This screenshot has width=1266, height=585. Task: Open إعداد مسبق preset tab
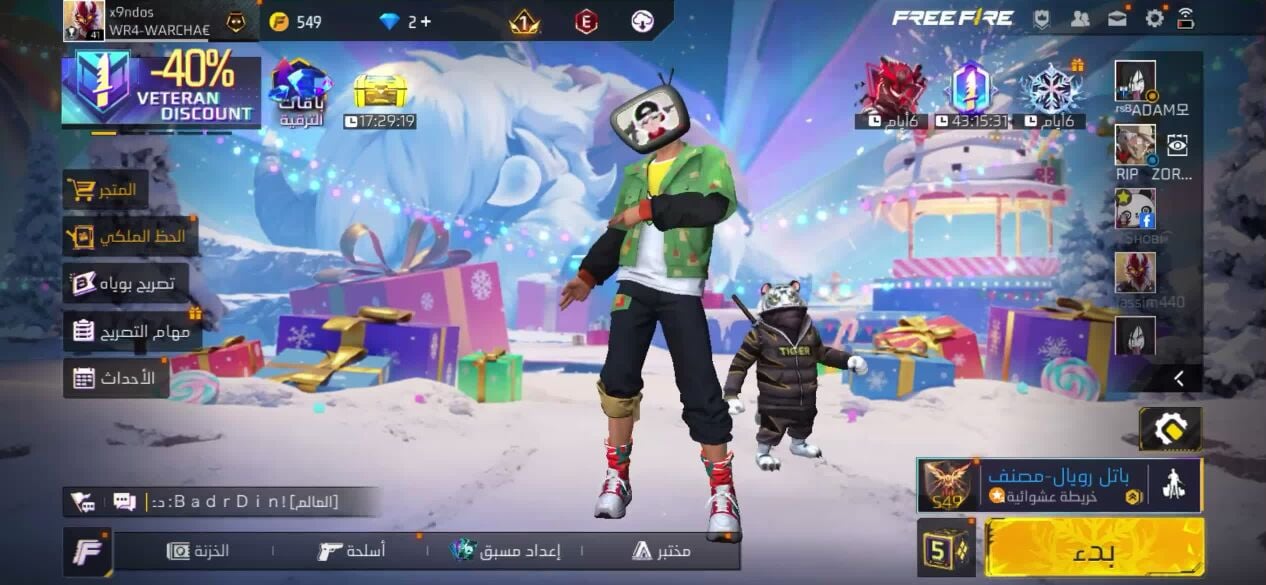tap(506, 551)
